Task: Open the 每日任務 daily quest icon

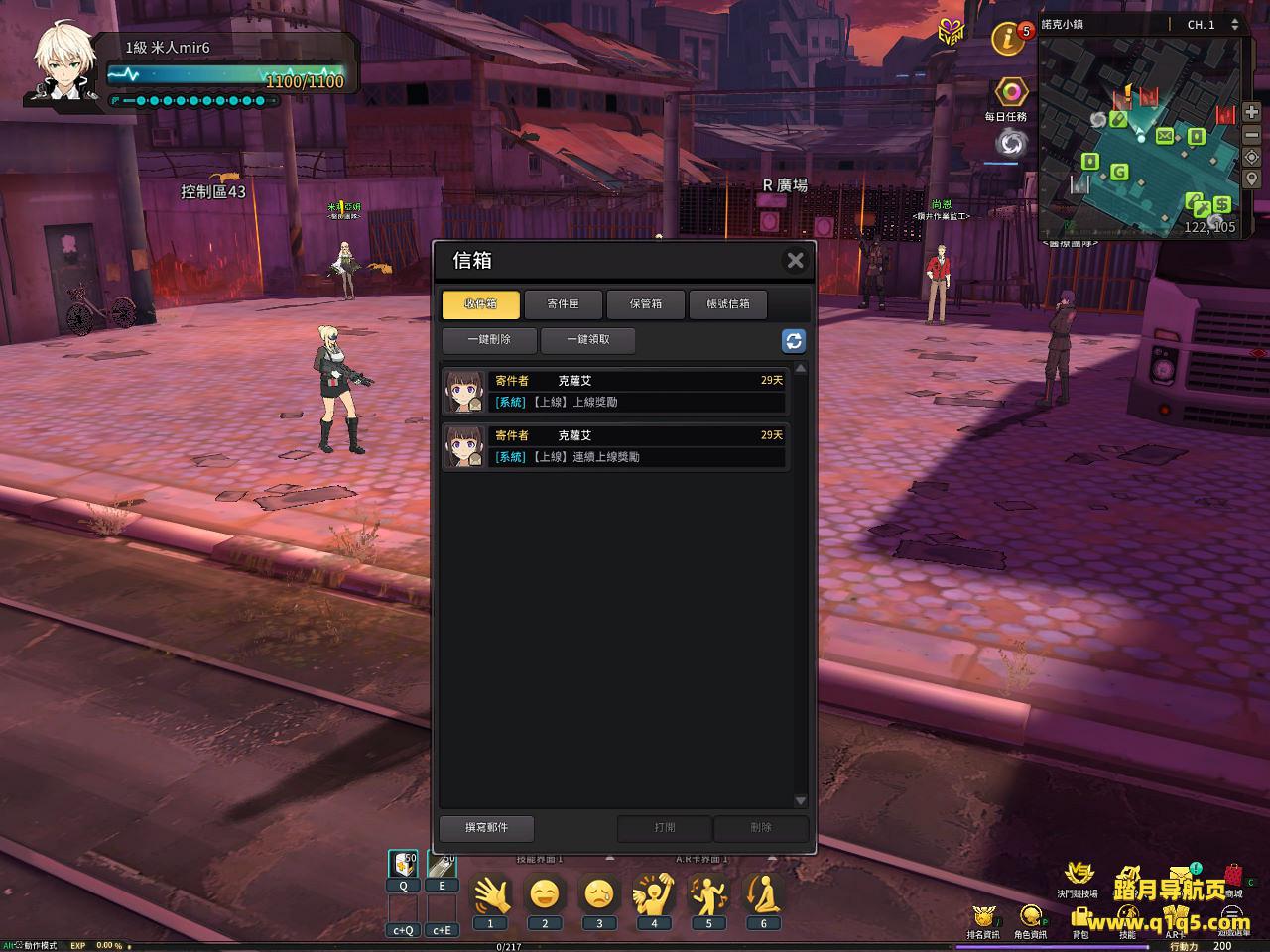Action: pos(1011,93)
